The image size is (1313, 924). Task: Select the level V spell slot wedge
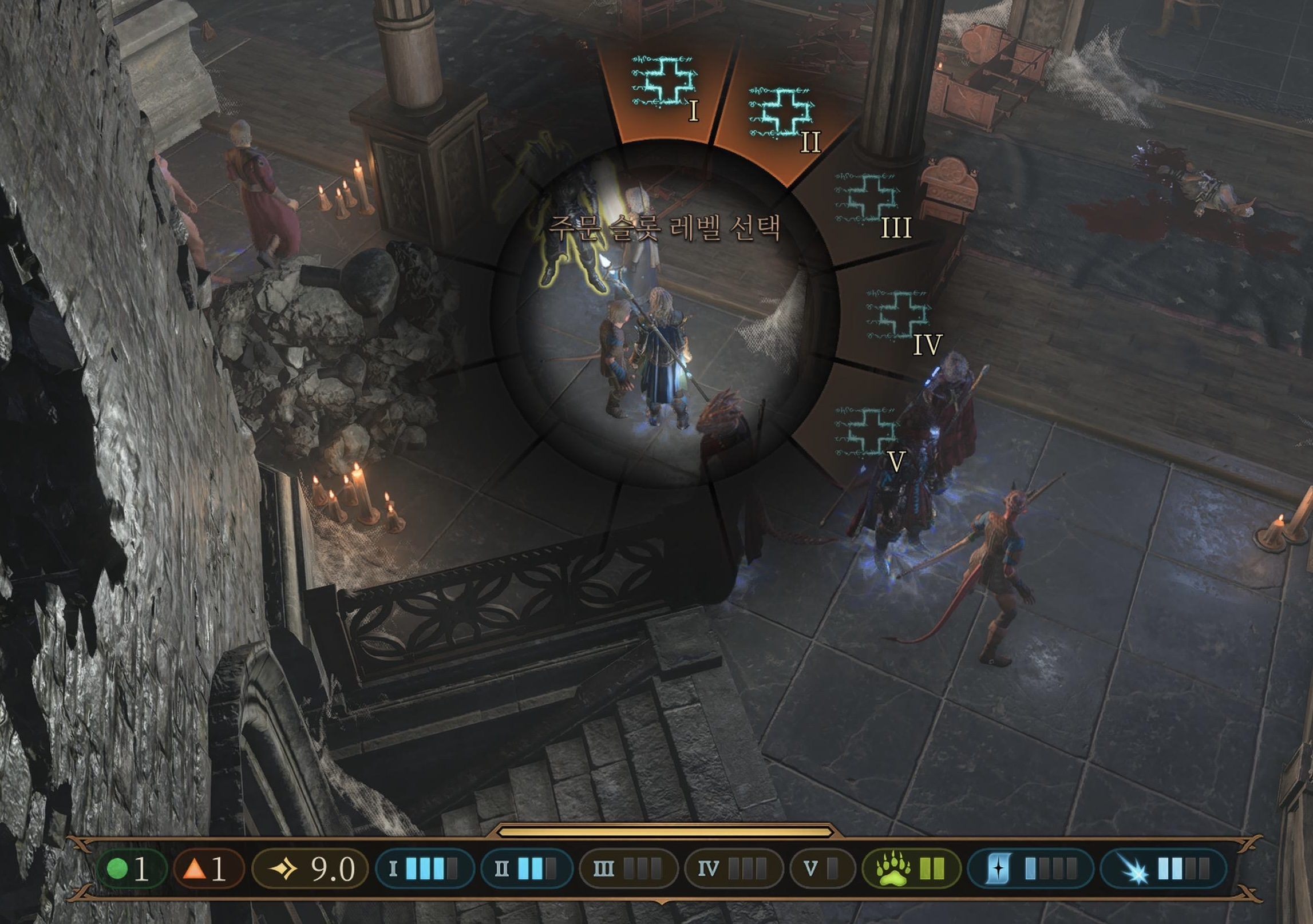[867, 433]
